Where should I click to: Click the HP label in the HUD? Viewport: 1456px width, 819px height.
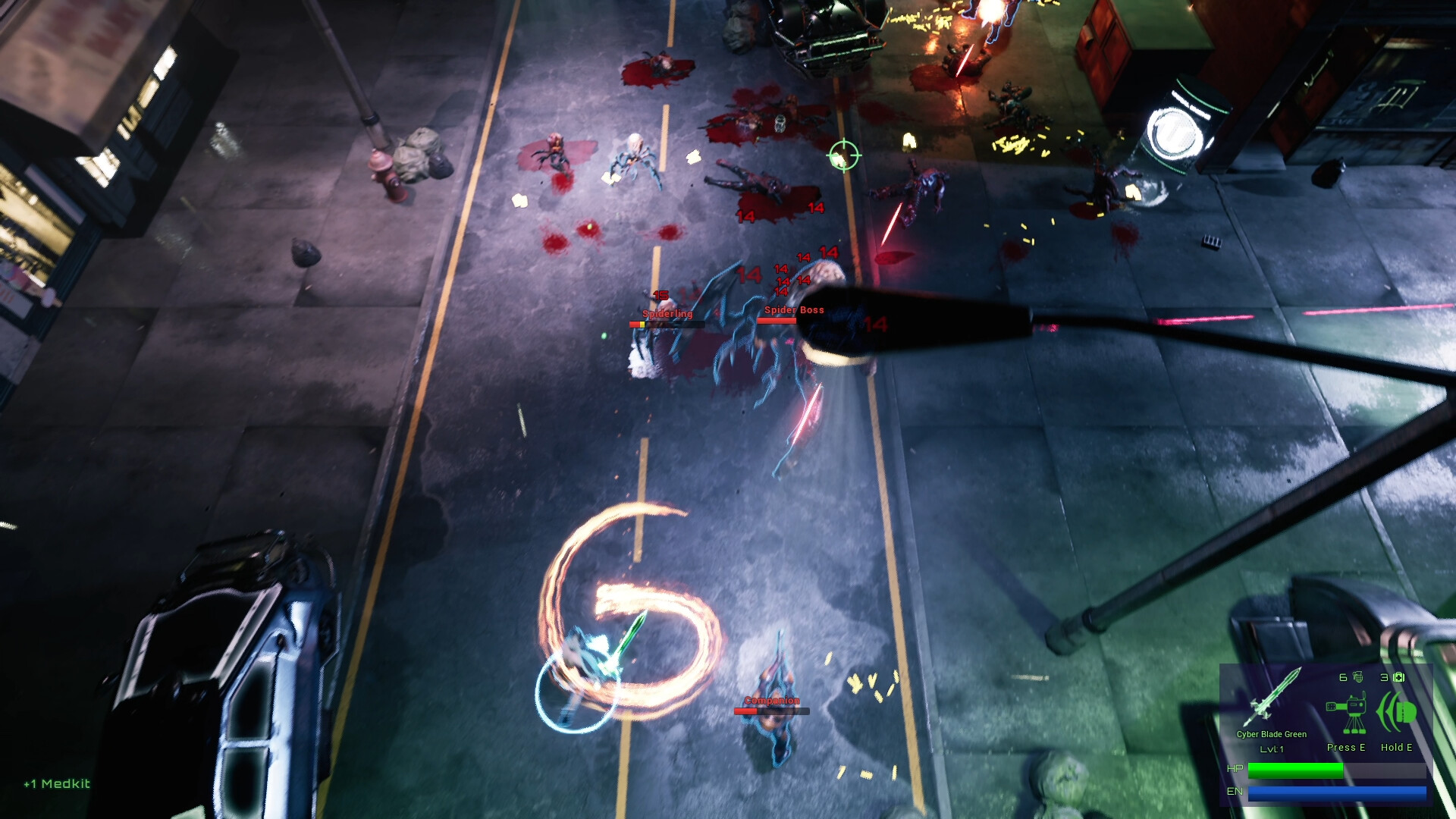point(1235,768)
